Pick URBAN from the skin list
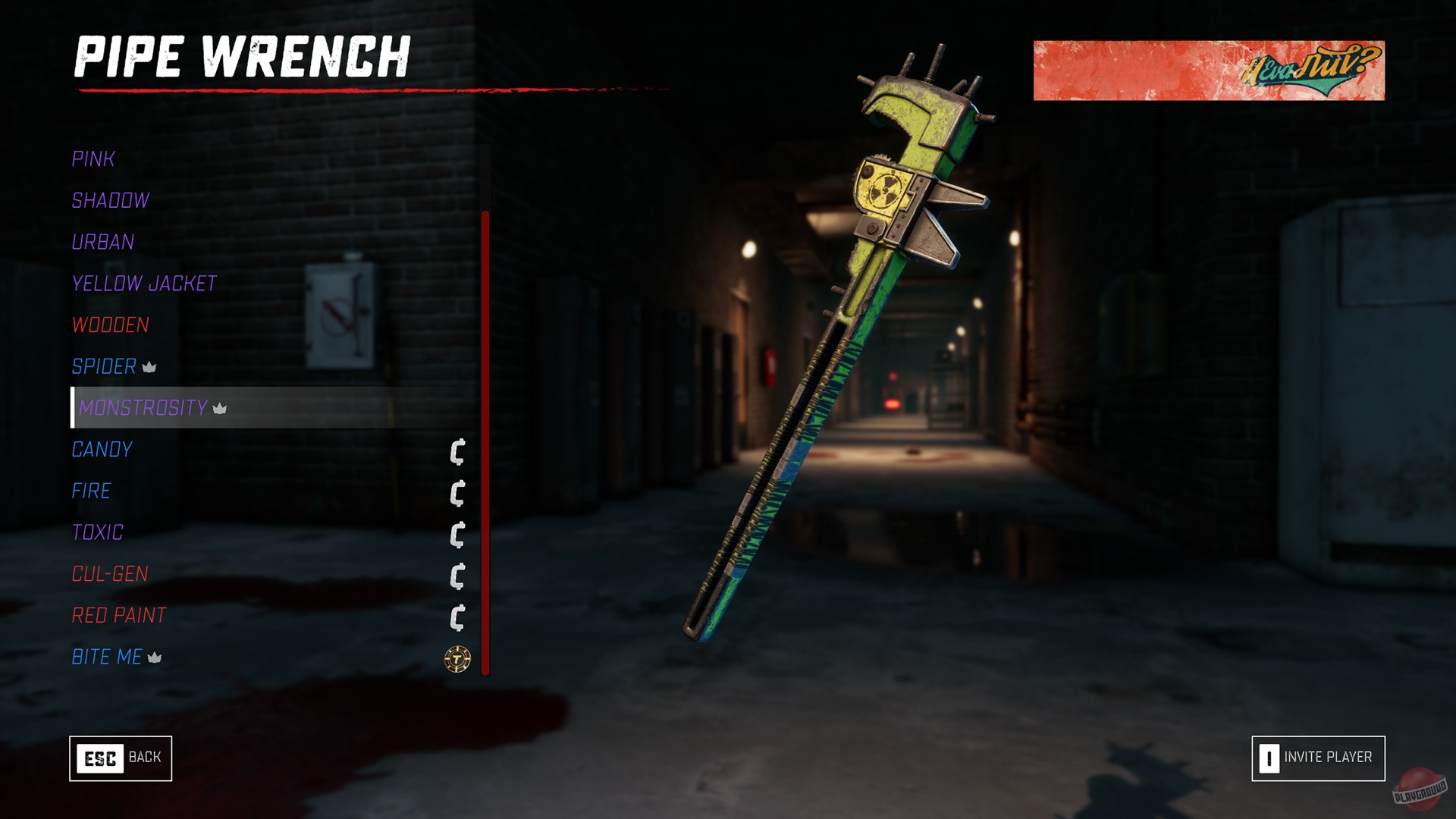 [x=102, y=243]
